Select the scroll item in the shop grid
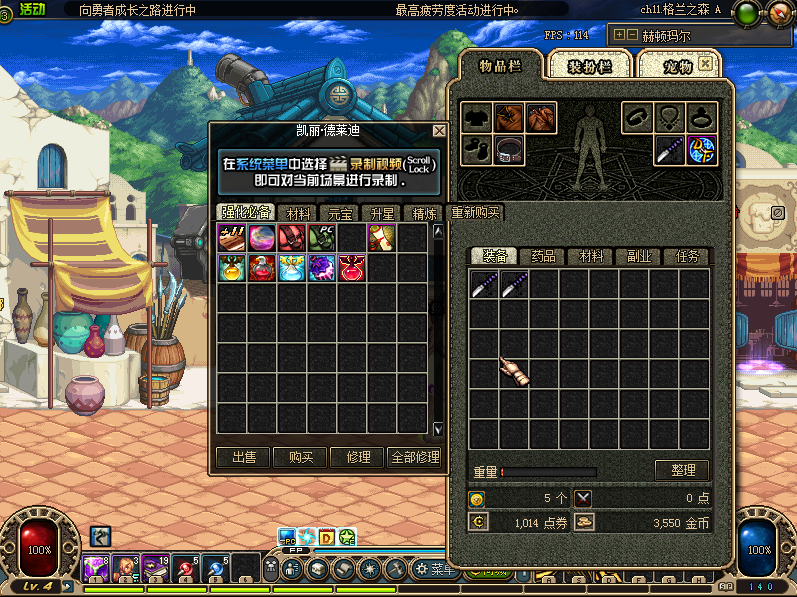The image size is (797, 597). point(382,237)
